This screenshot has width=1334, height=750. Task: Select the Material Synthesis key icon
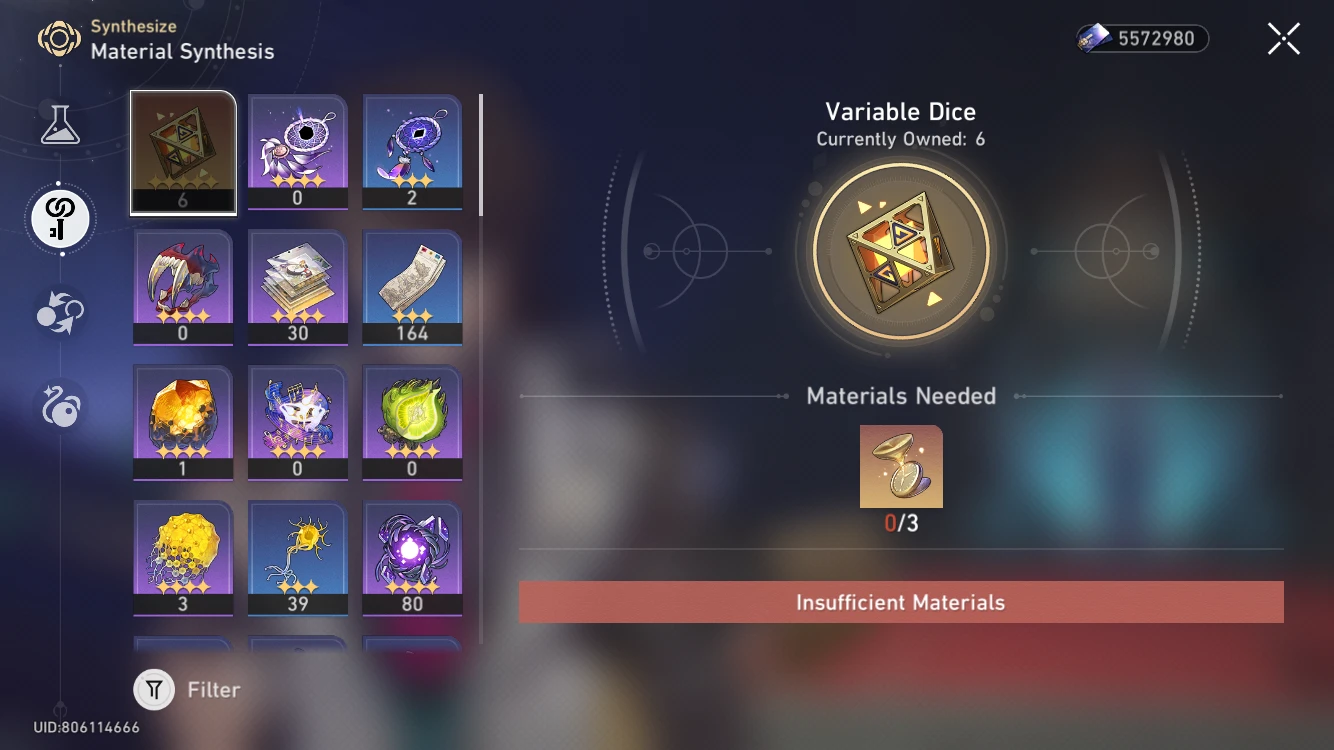point(60,218)
